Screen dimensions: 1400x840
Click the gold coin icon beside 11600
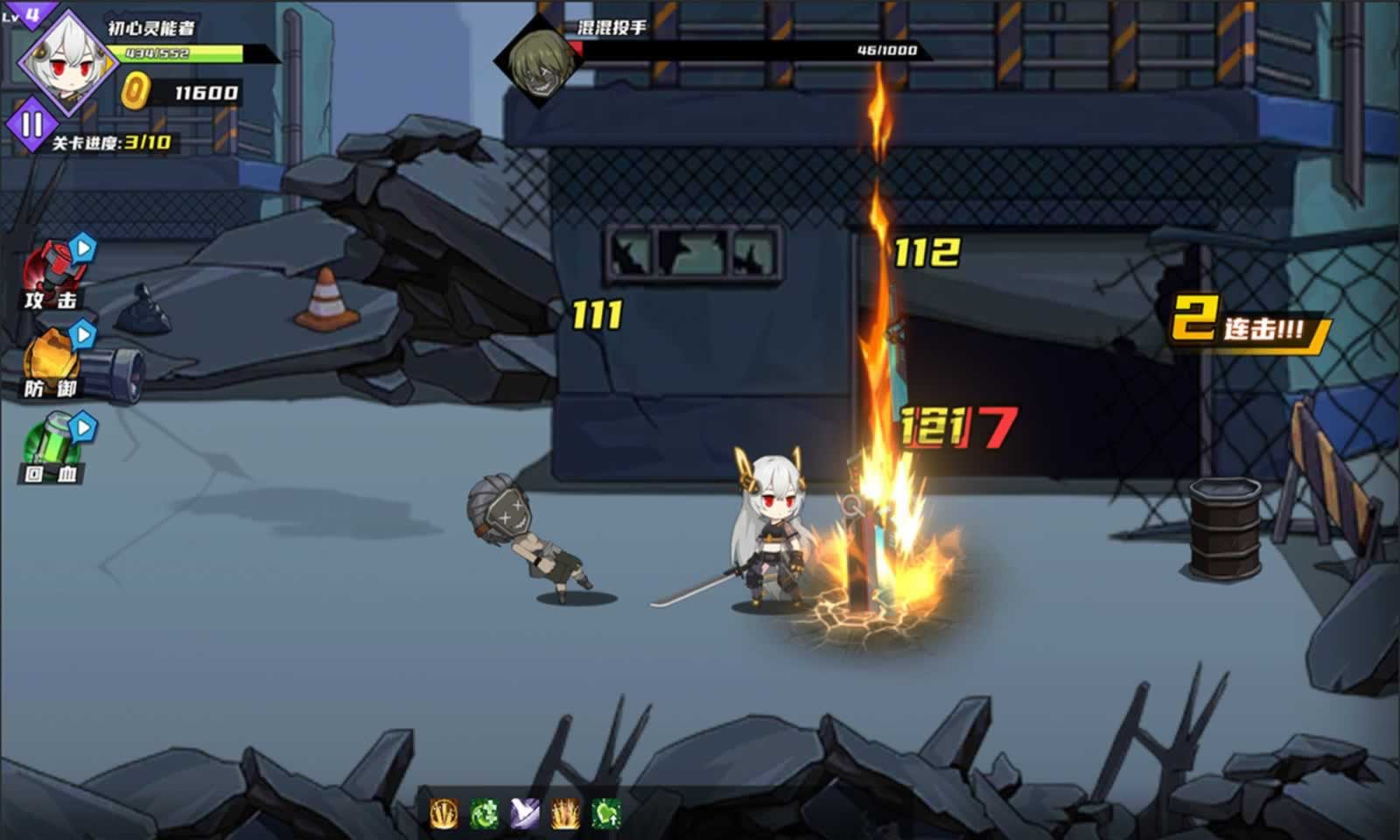click(133, 89)
